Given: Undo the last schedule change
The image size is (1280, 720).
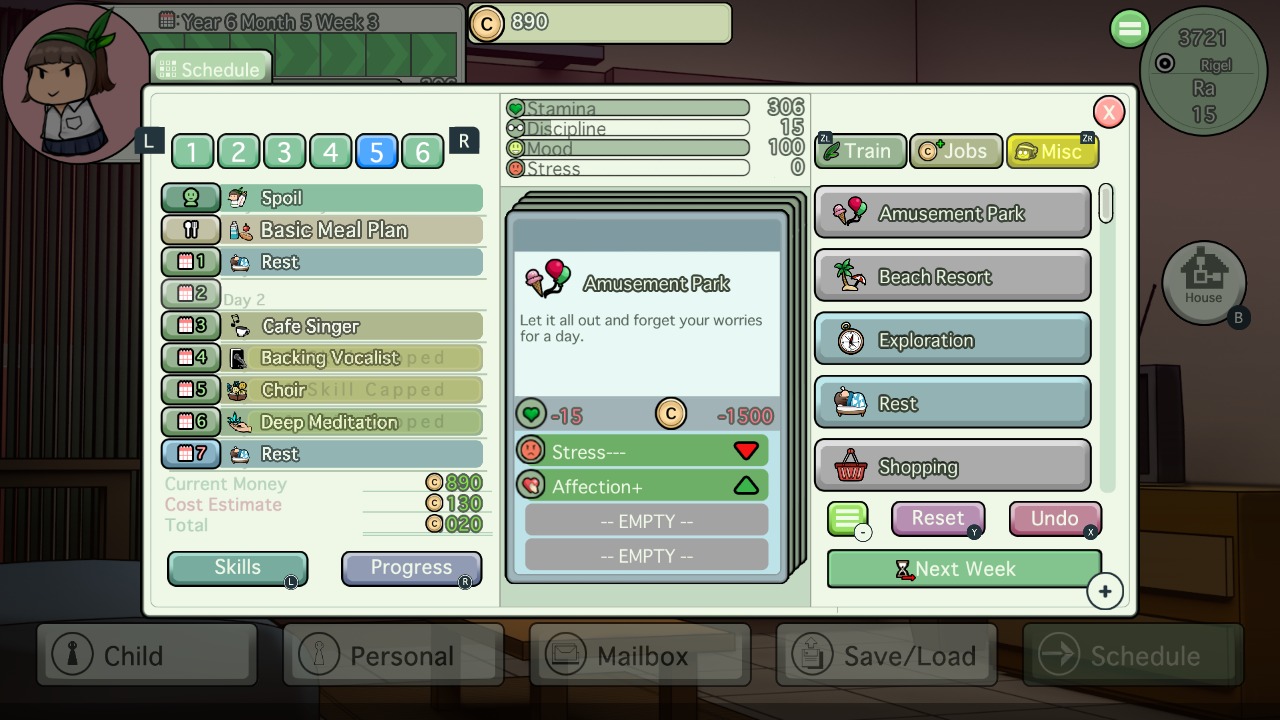Looking at the screenshot, I should click(x=1054, y=518).
